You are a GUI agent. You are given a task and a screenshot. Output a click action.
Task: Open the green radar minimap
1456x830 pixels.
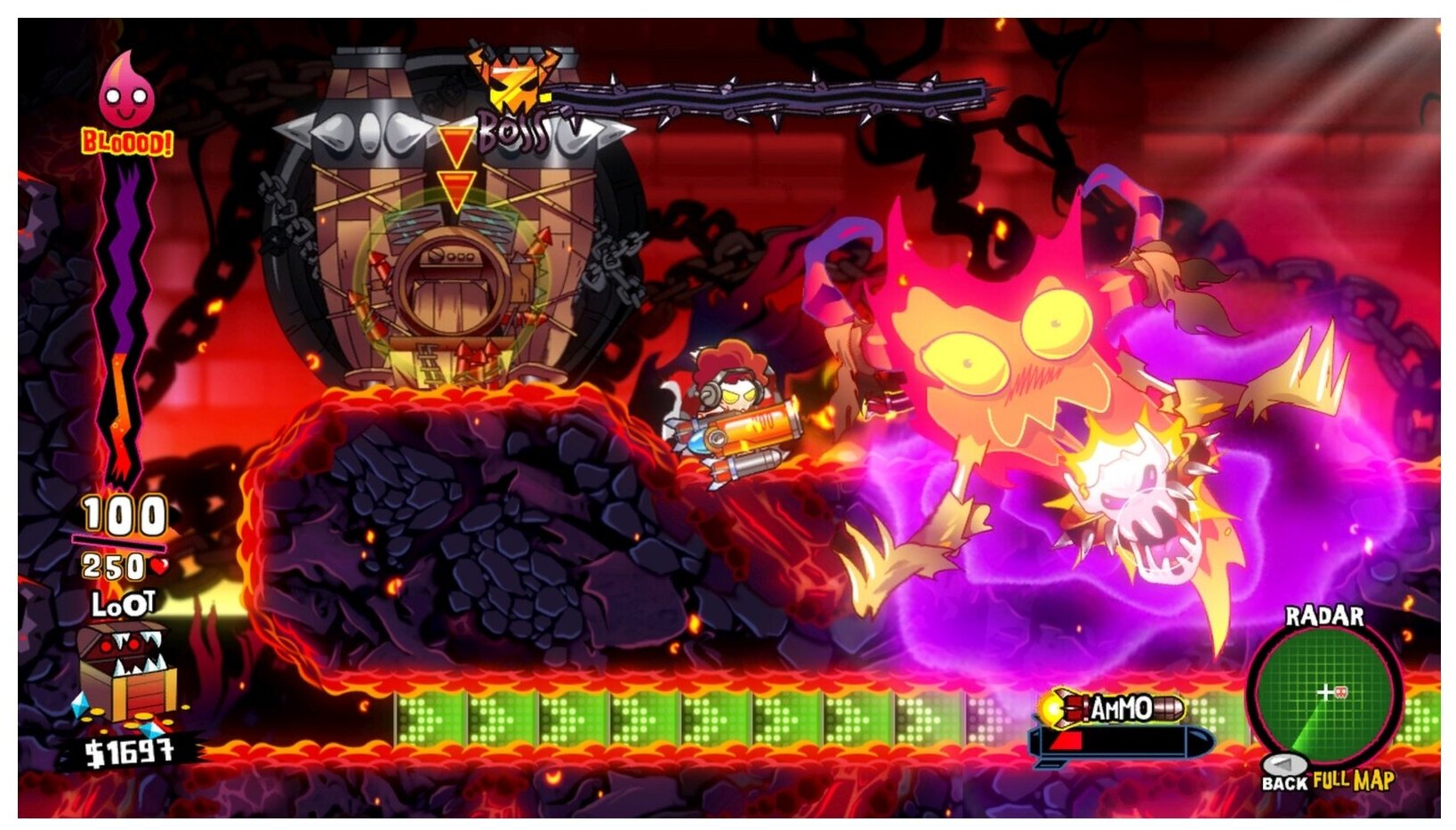(x=1323, y=693)
